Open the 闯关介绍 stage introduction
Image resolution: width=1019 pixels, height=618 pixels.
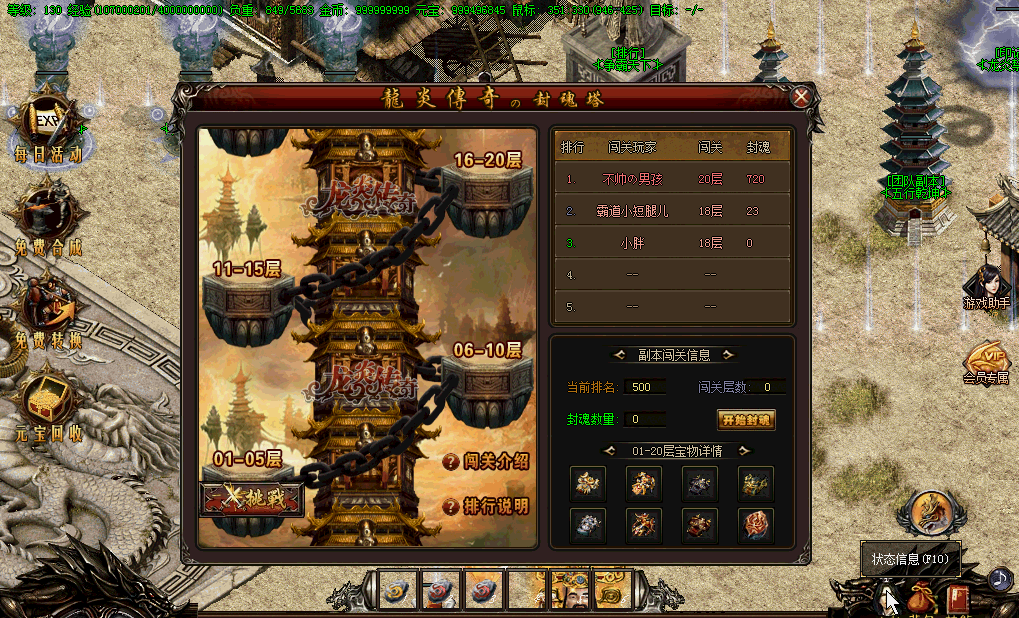[486, 462]
